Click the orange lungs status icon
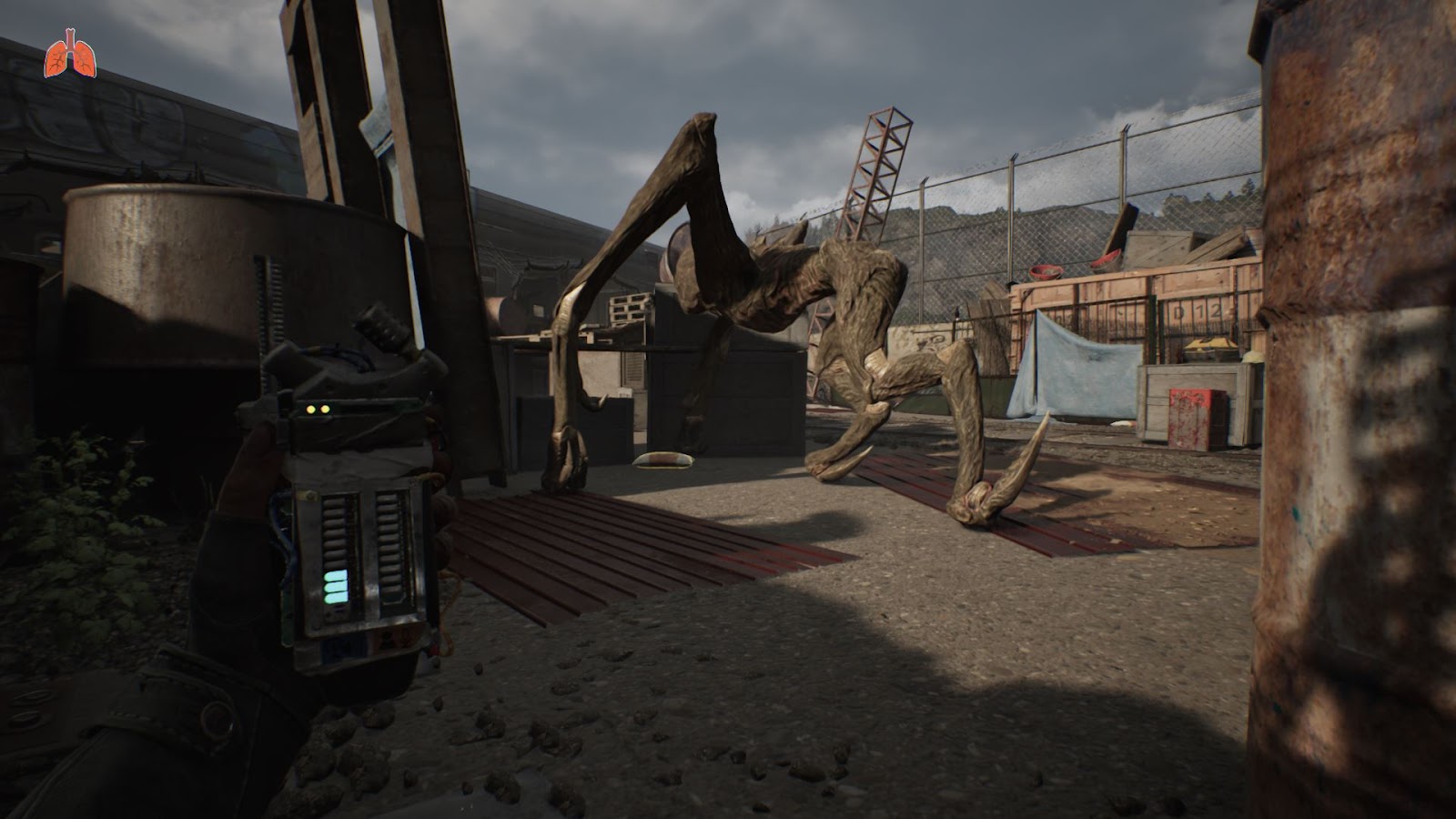The width and height of the screenshot is (1456, 819). click(x=70, y=55)
